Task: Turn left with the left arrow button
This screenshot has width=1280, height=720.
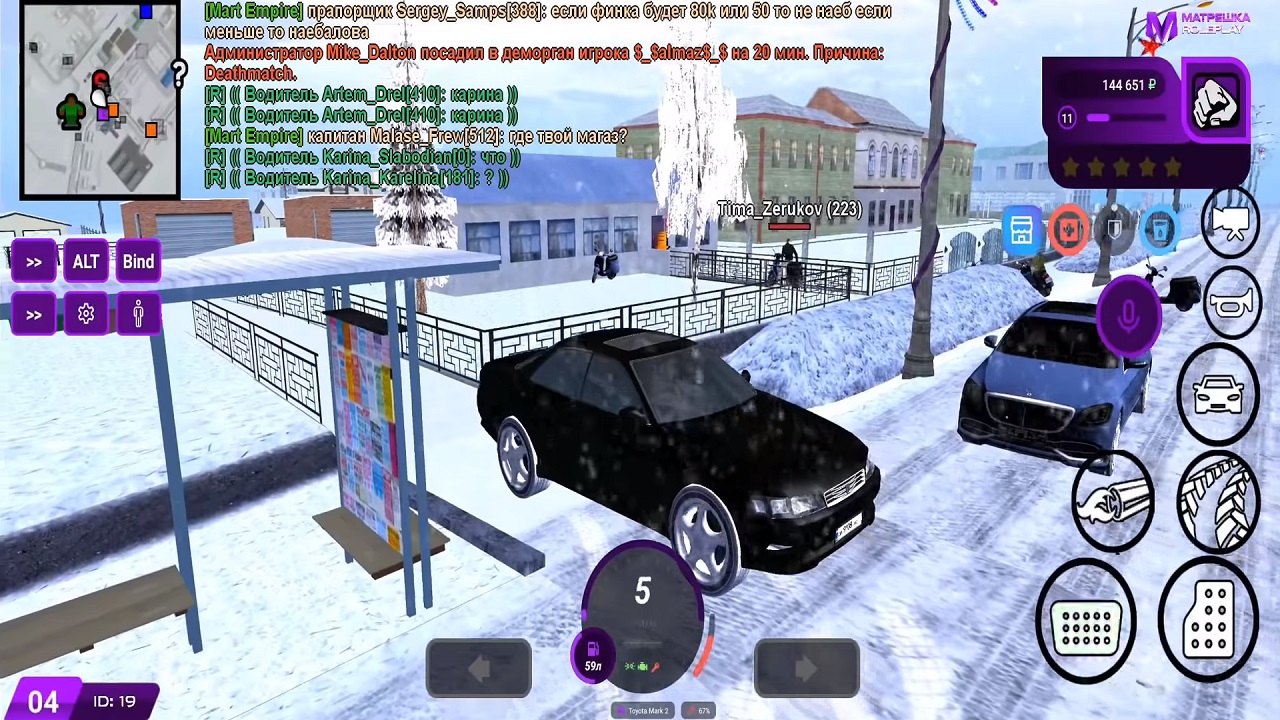Action: tap(478, 667)
